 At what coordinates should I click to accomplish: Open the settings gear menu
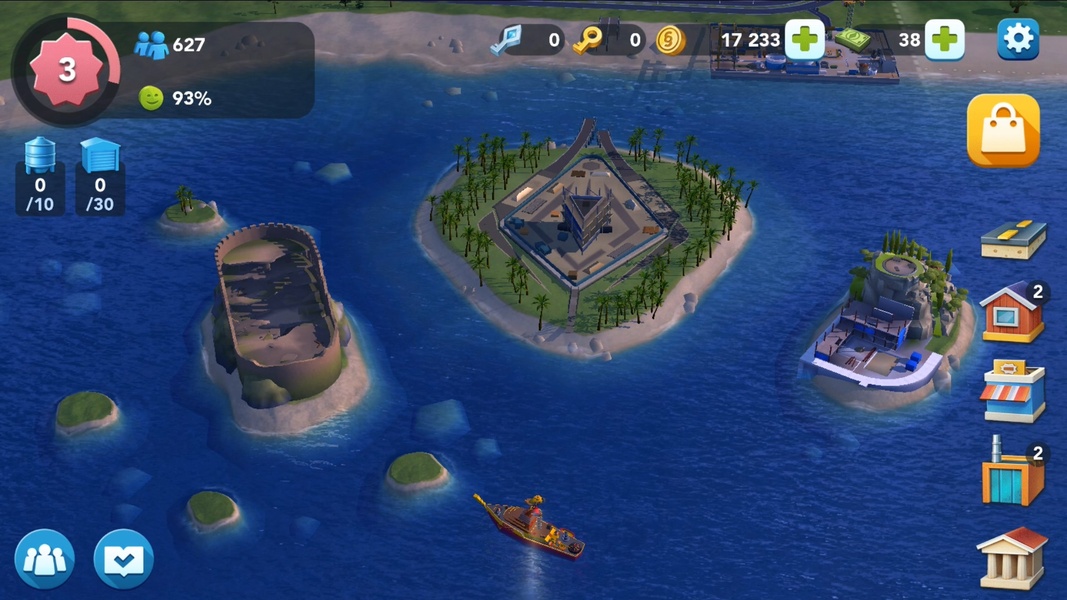click(1018, 39)
